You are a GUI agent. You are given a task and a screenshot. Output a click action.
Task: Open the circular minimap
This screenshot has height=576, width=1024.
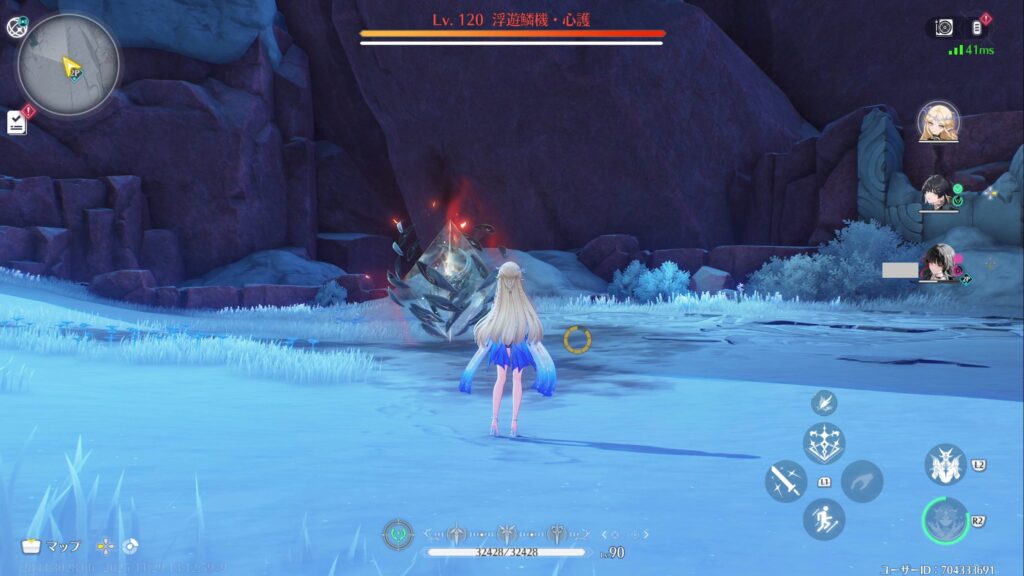point(69,64)
